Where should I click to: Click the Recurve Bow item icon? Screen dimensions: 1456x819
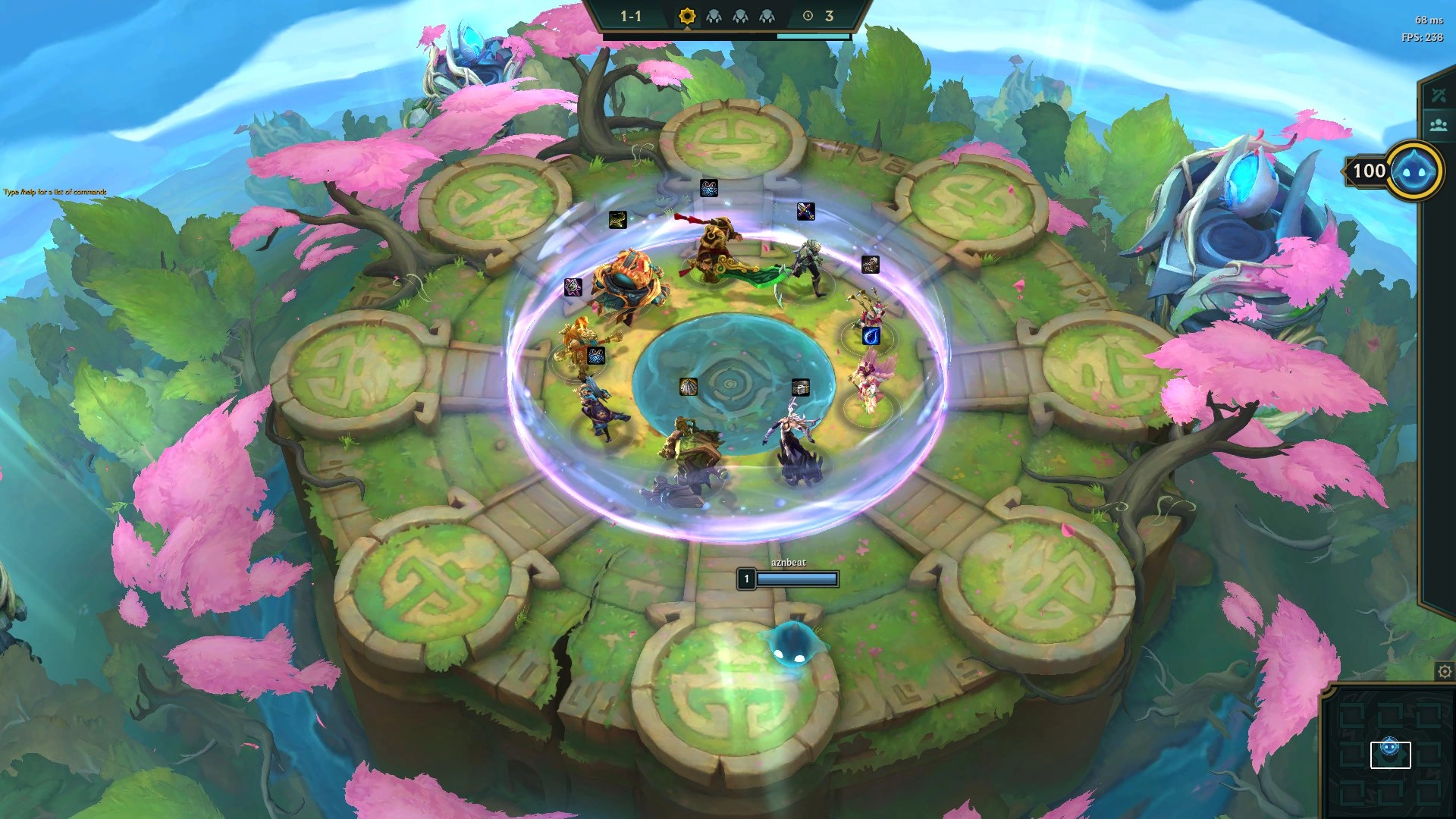617,221
